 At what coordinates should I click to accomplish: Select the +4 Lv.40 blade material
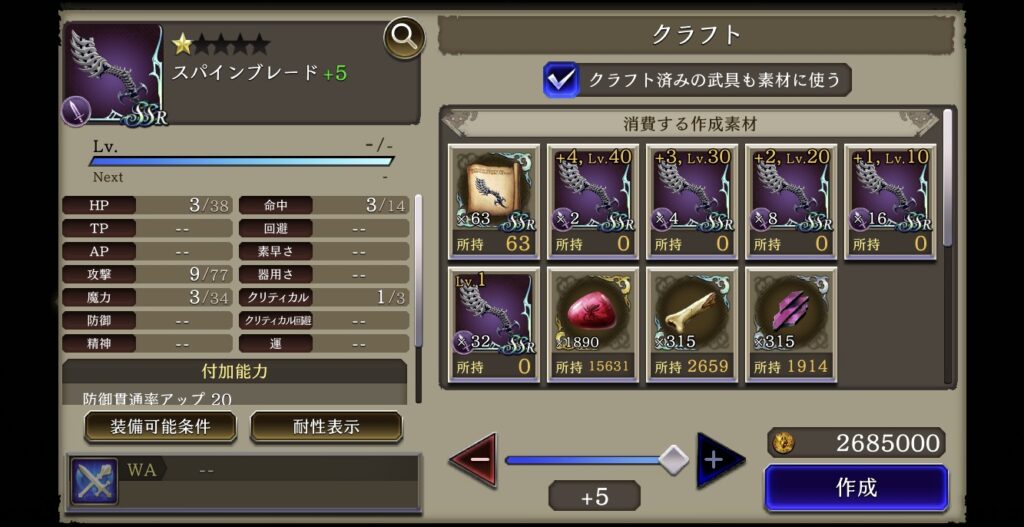point(593,202)
